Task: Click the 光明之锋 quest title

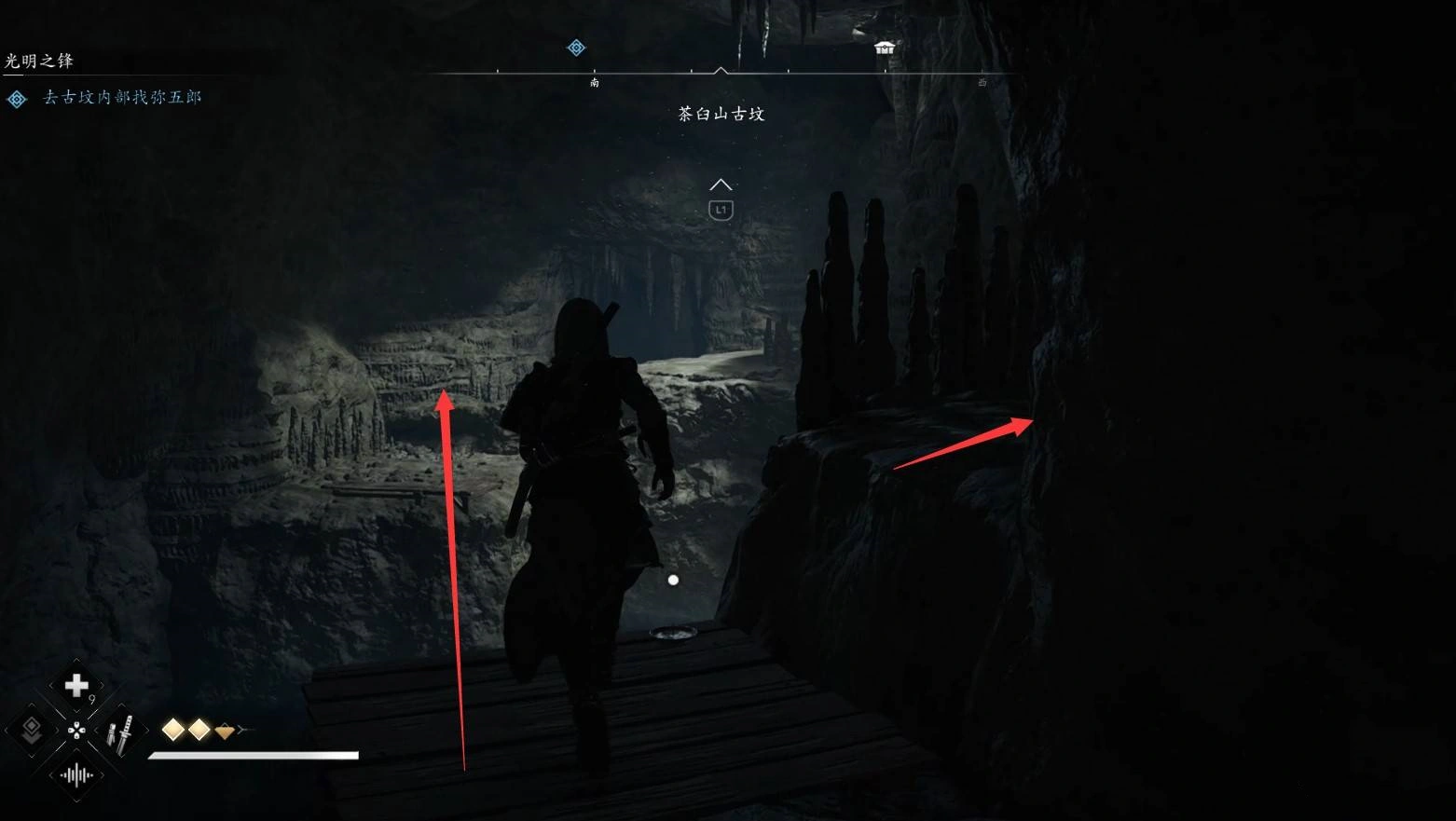Action: pyautogui.click(x=39, y=61)
